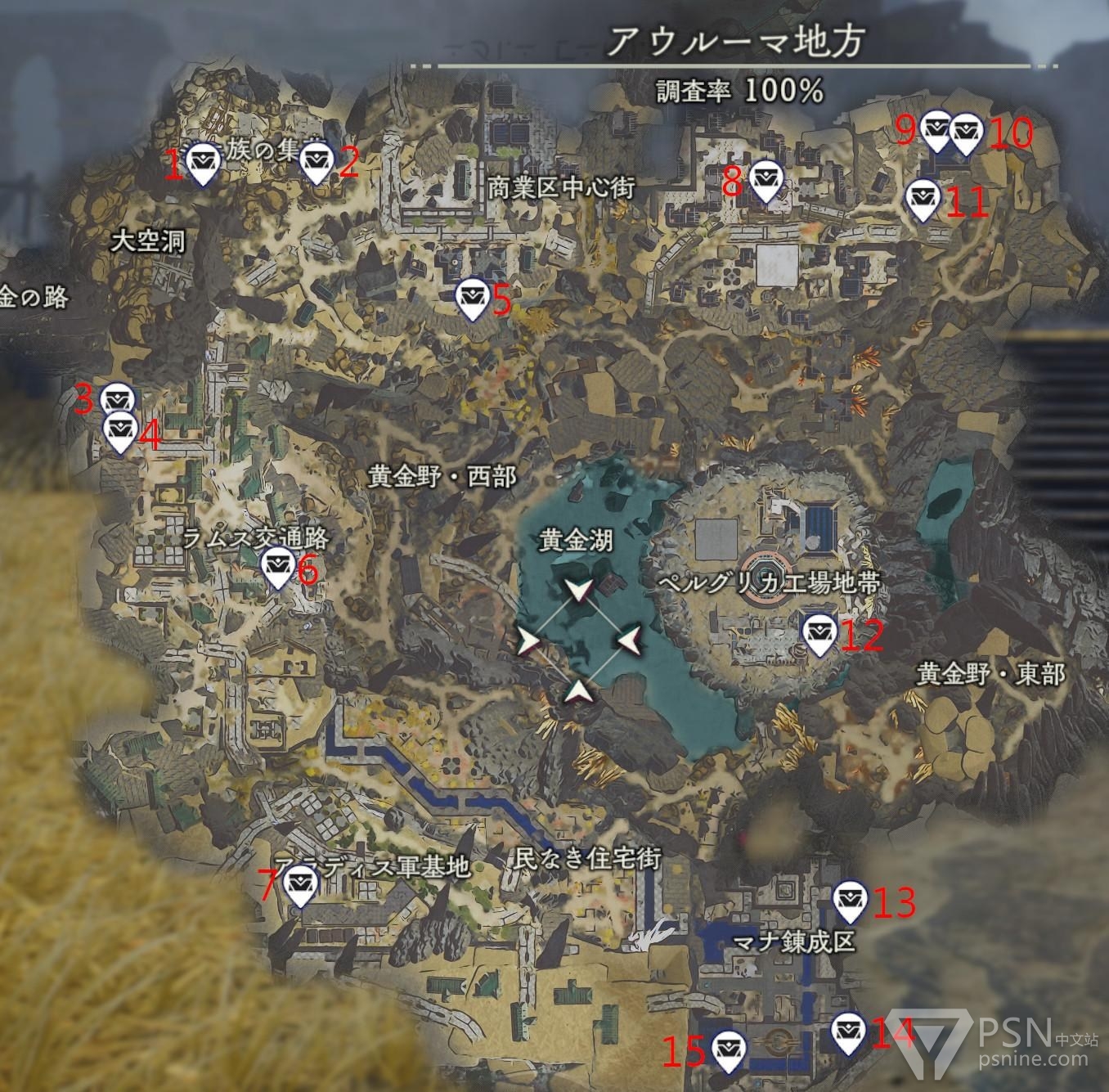1109x1092 pixels.
Task: Select chest marker 12 in the factory zone
Action: [819, 632]
